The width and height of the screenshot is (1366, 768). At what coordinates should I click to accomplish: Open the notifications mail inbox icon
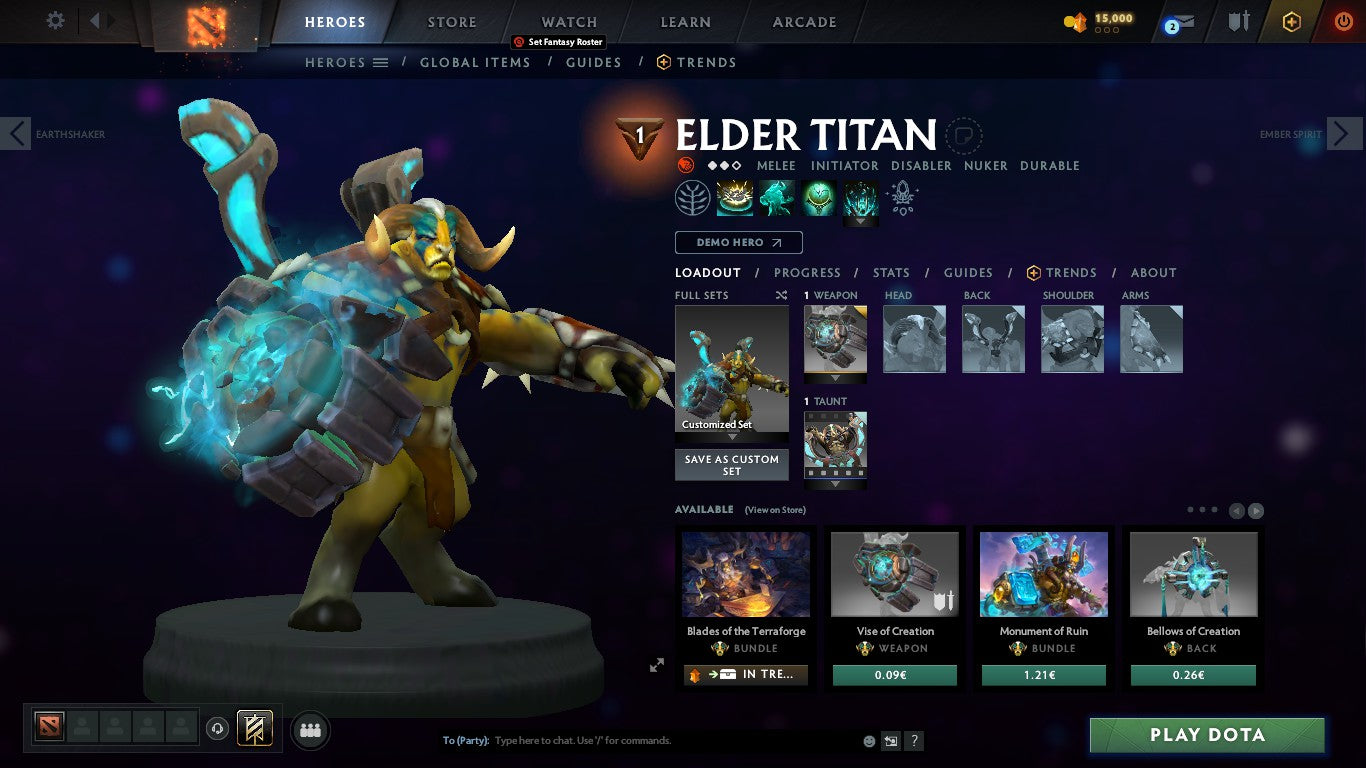click(x=1183, y=22)
